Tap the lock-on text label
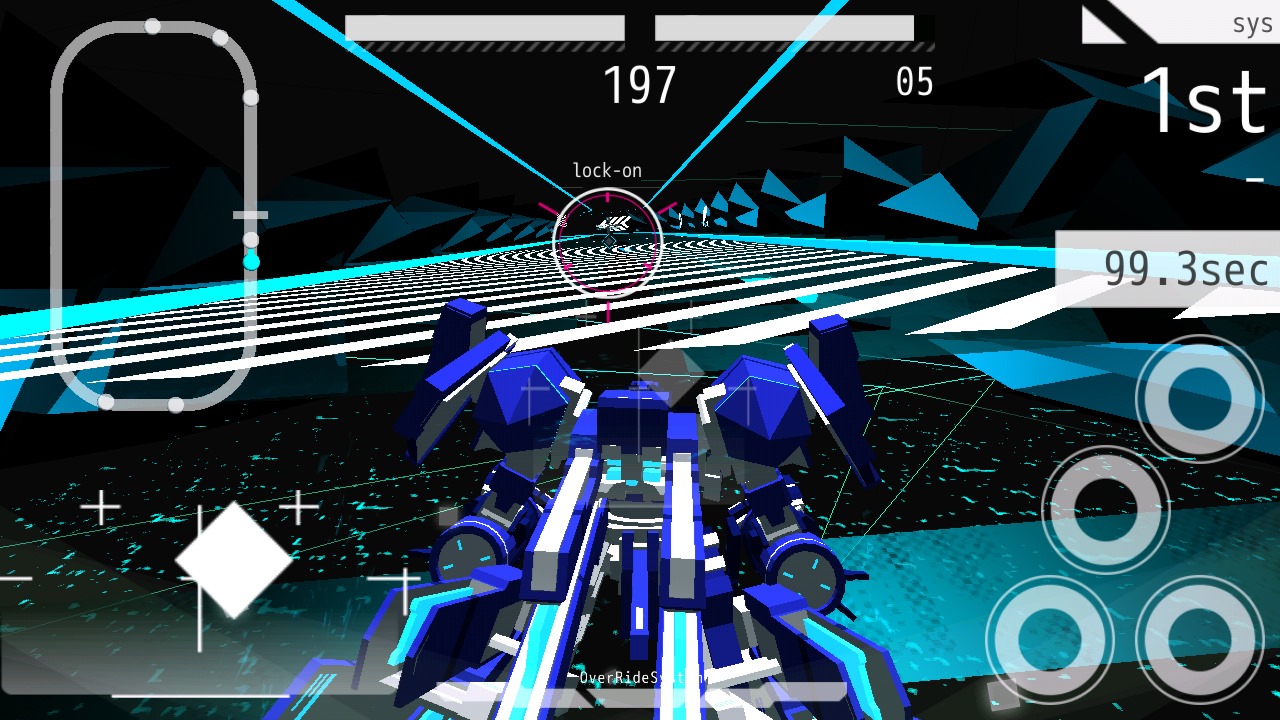 coord(605,170)
